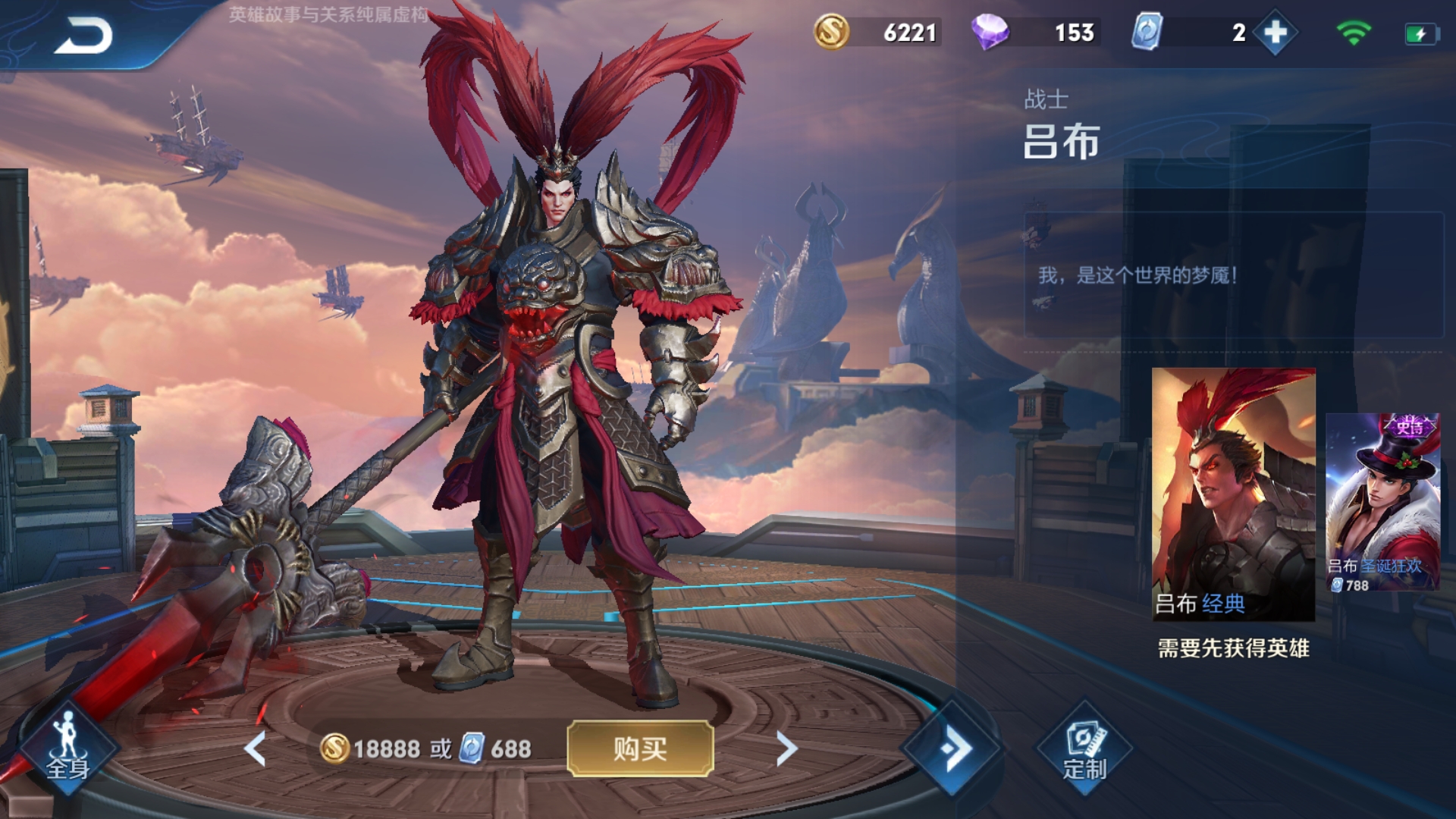1456x819 pixels.
Task: Click the blue diamond arrow button
Action: (953, 748)
